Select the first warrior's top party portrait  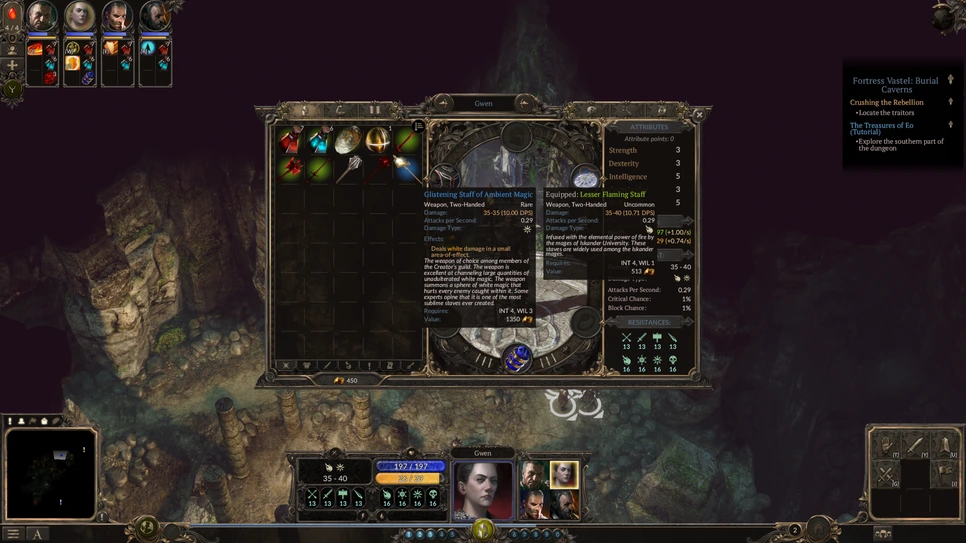pyautogui.click(x=41, y=16)
